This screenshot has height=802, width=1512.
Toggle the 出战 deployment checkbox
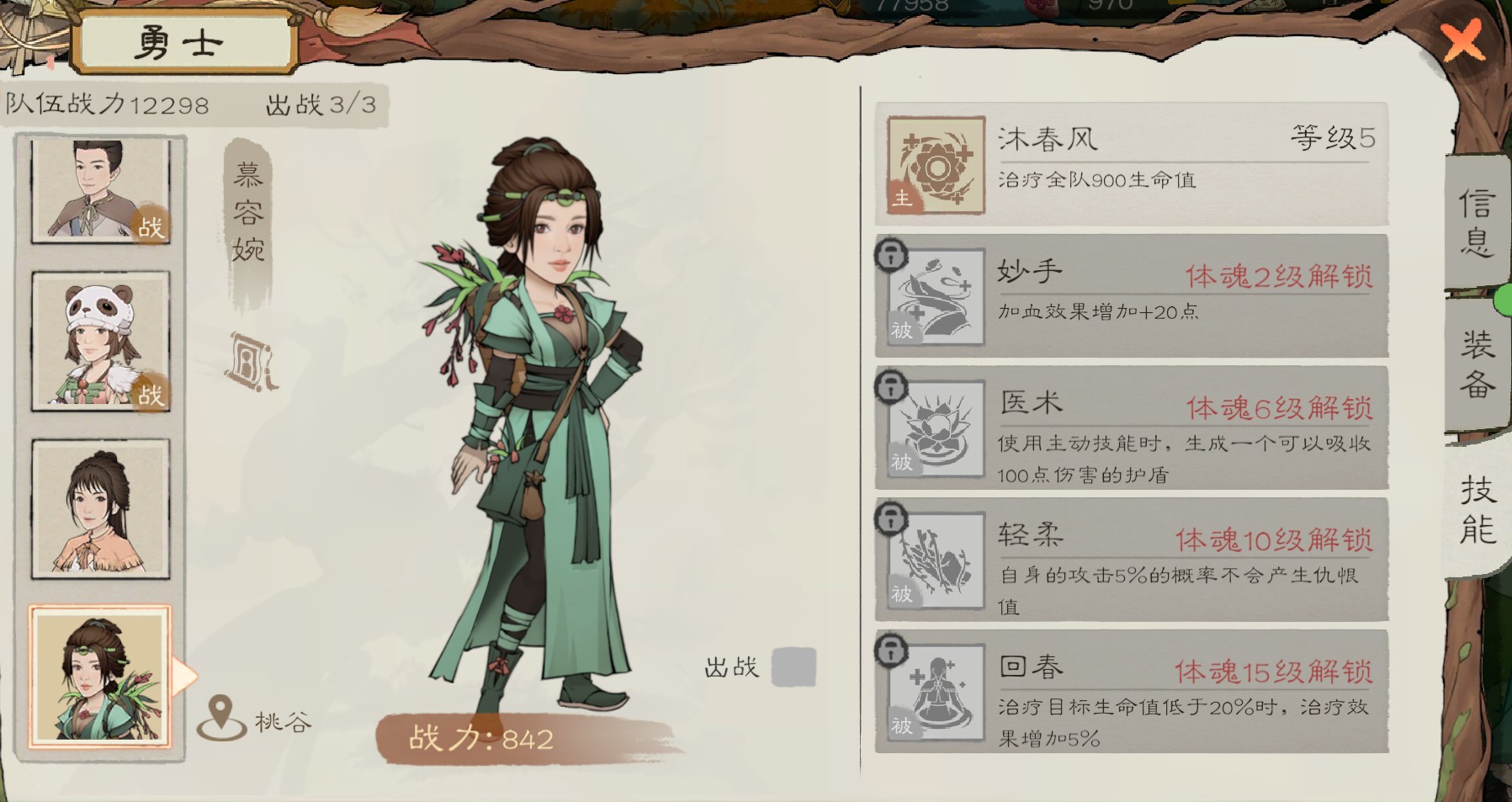point(794,667)
